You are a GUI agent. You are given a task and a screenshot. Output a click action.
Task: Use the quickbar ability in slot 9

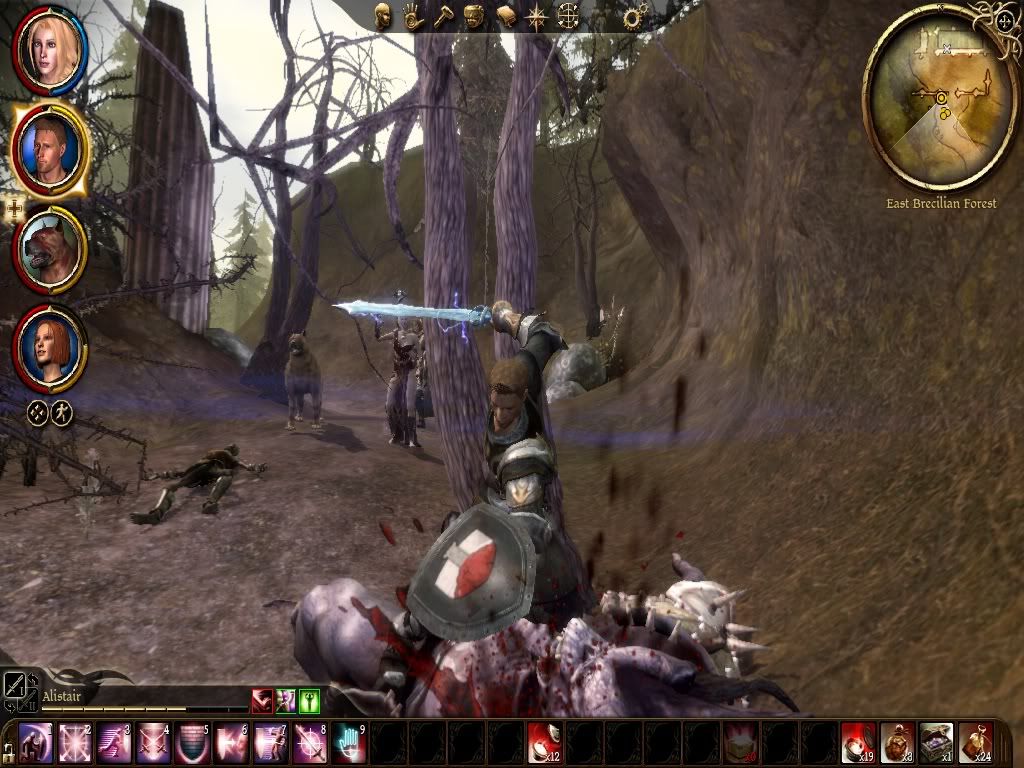click(348, 744)
